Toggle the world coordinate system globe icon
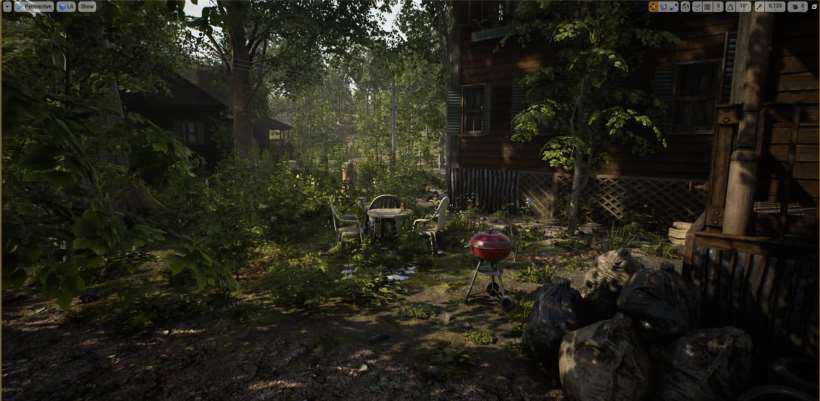This screenshot has width=820, height=401. [x=686, y=7]
